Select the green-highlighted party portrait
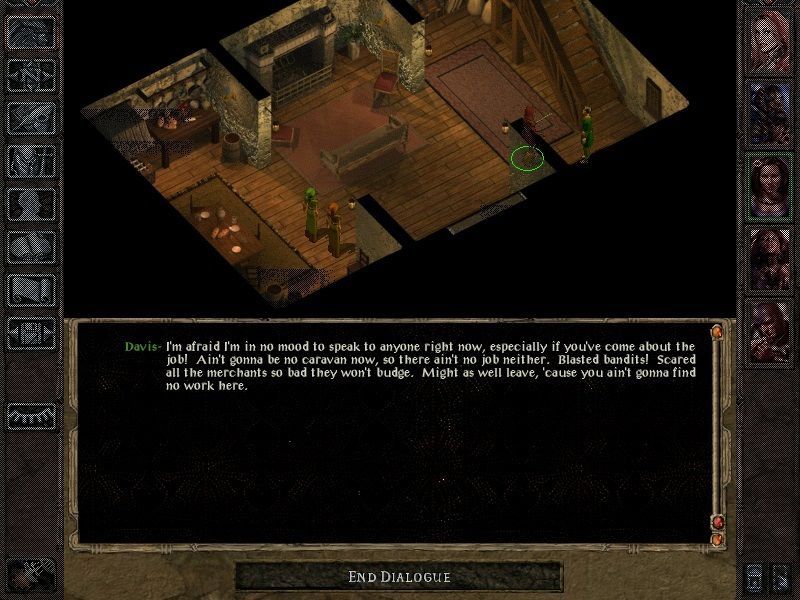Viewport: 800px width, 600px height. (770, 186)
